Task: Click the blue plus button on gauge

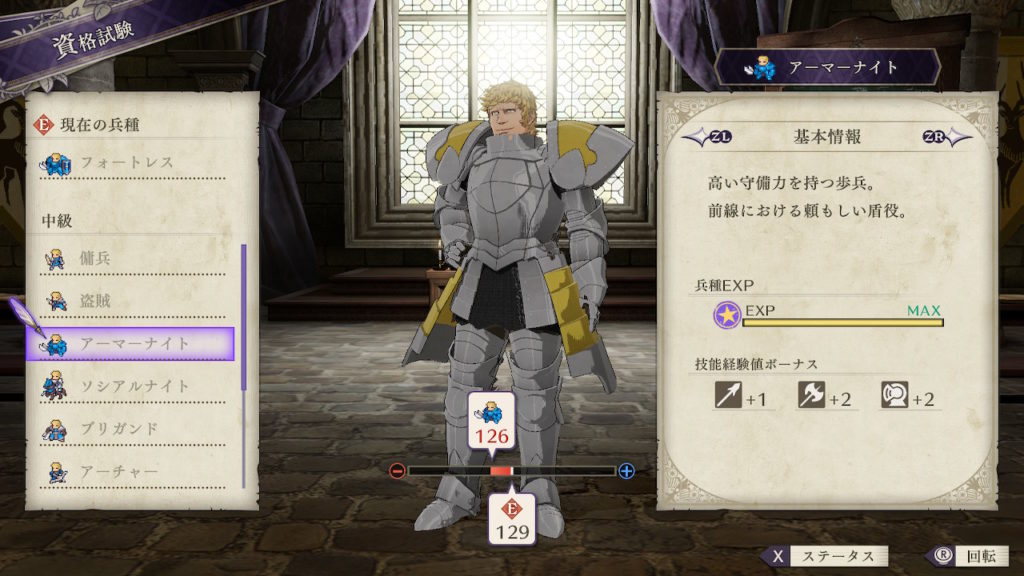Action: [x=627, y=471]
